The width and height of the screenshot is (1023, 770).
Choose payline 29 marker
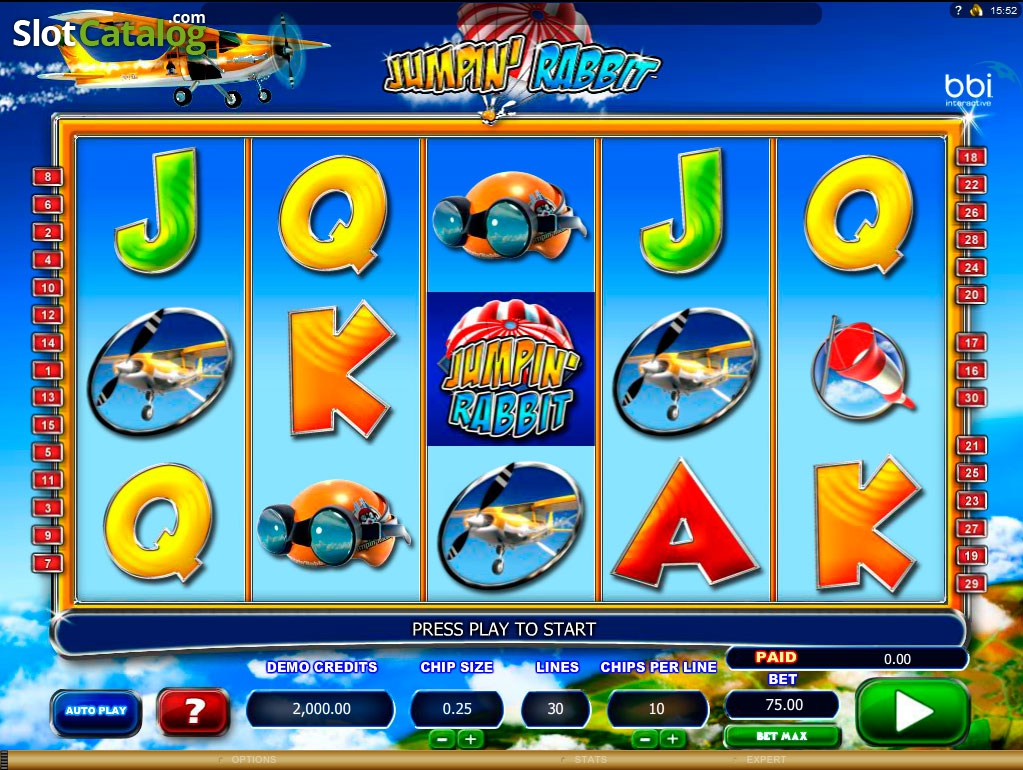point(971,583)
